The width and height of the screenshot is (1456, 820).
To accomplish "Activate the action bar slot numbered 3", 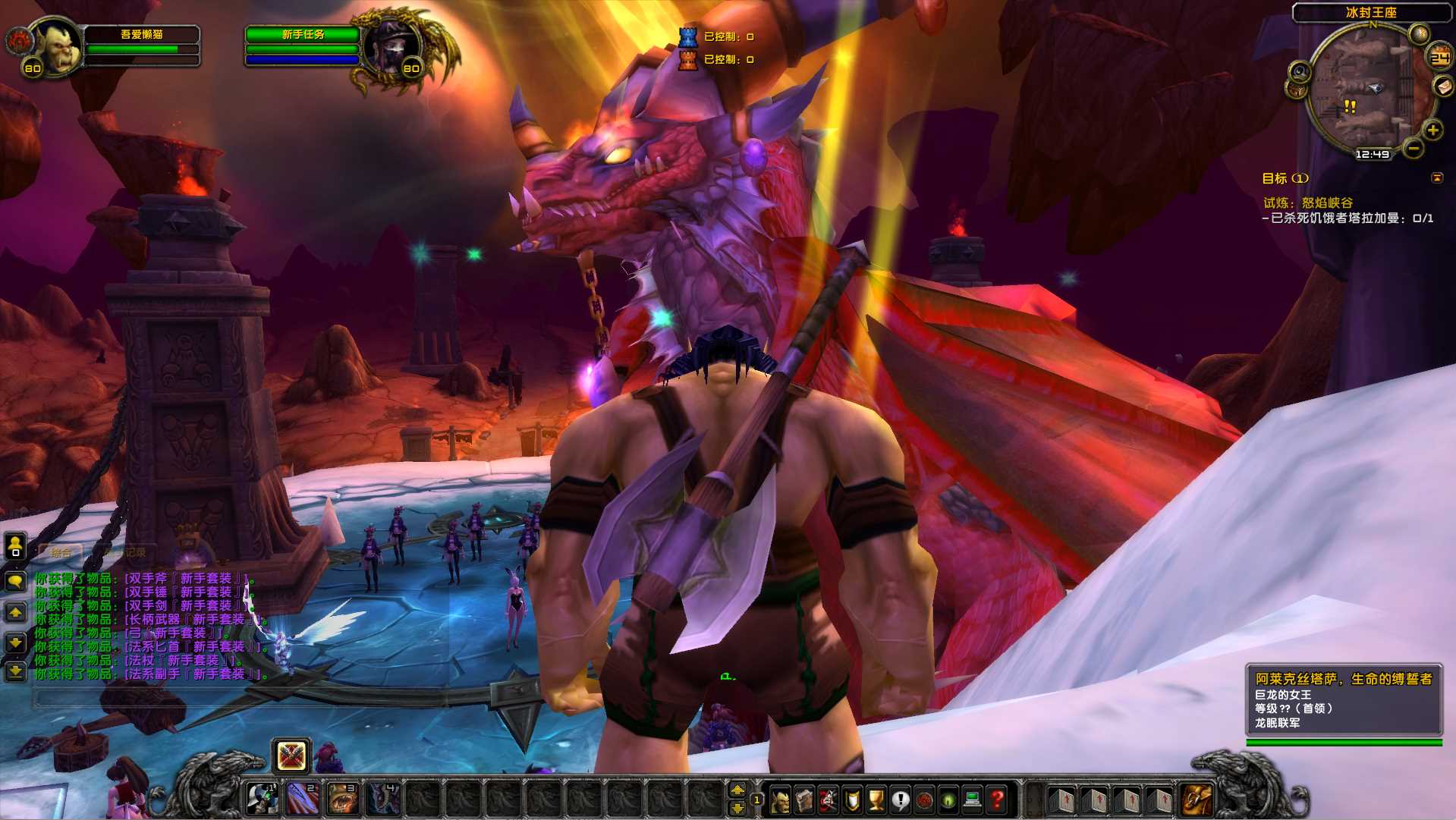I will (342, 799).
